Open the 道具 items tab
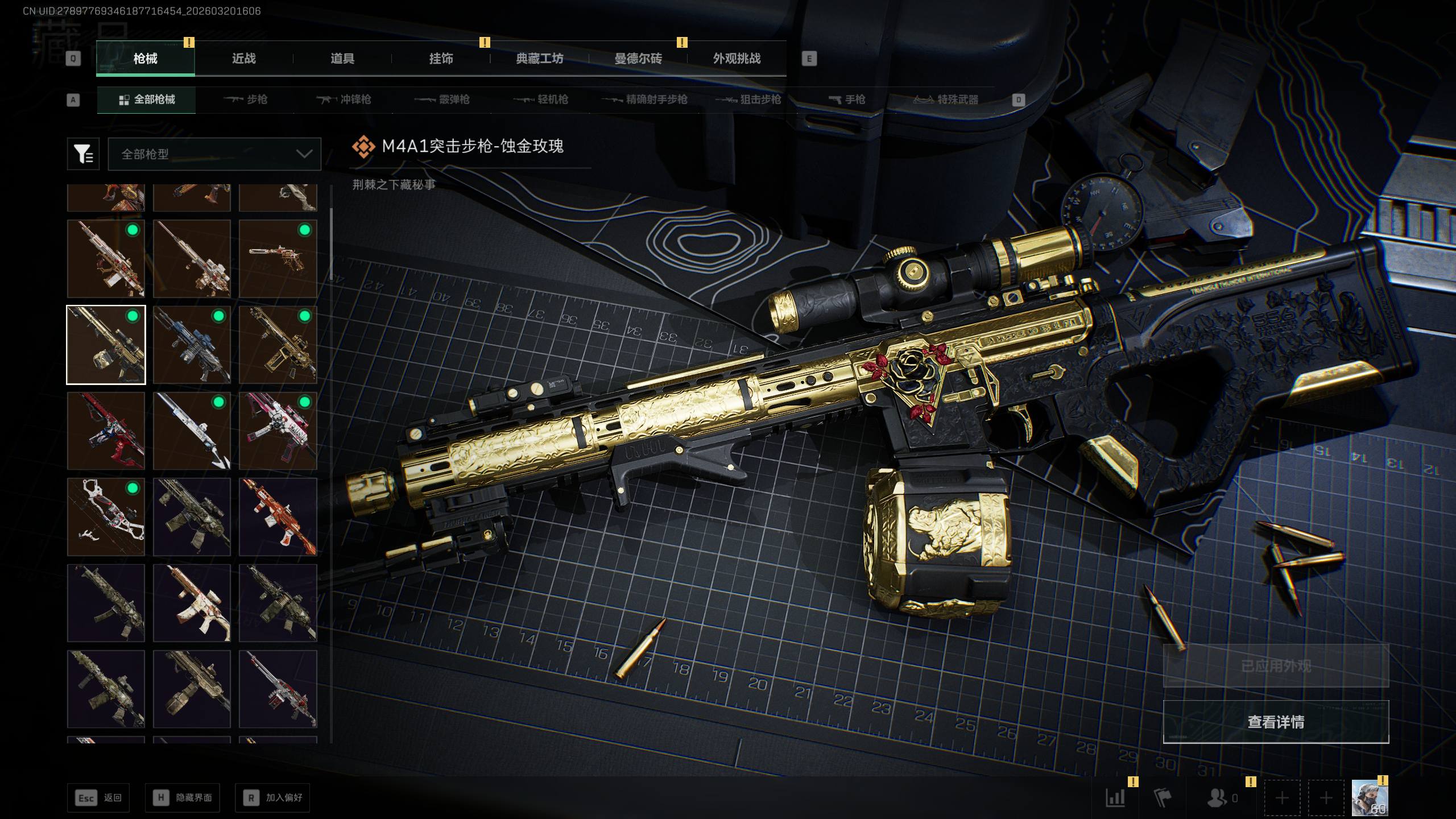1456x819 pixels. point(342,59)
